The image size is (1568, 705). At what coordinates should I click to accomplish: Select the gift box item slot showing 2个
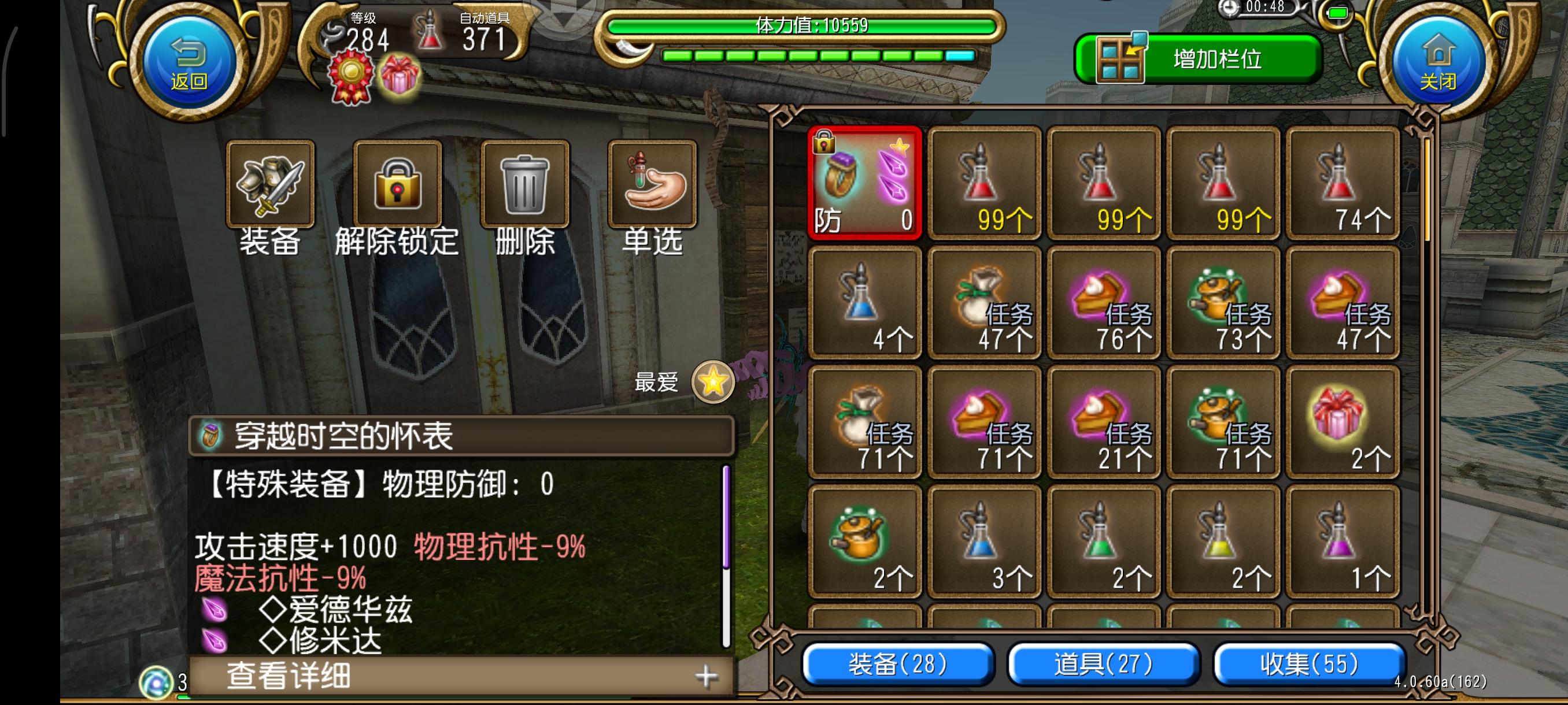tap(1342, 426)
